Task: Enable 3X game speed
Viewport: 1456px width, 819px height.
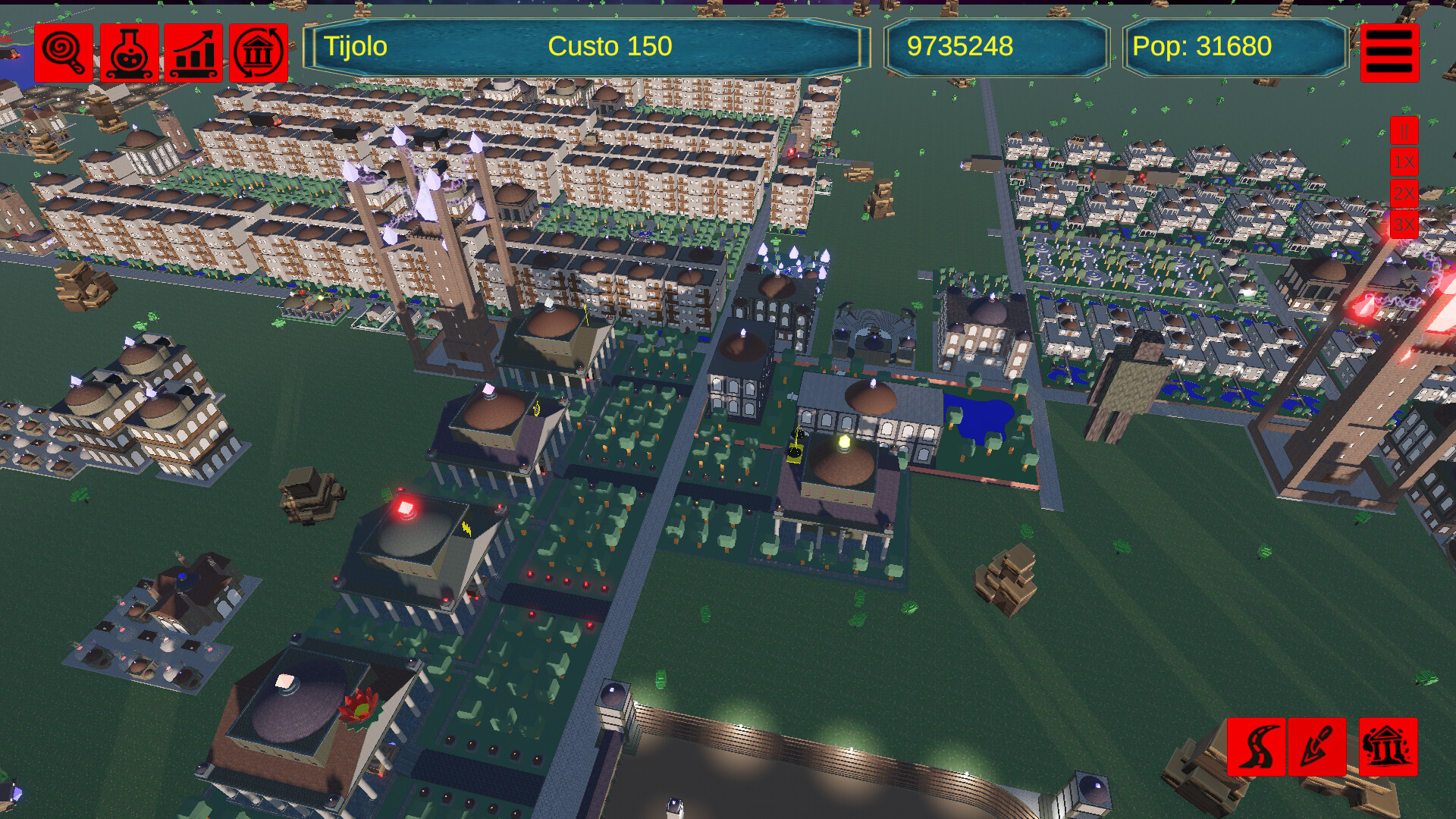Action: (x=1404, y=224)
